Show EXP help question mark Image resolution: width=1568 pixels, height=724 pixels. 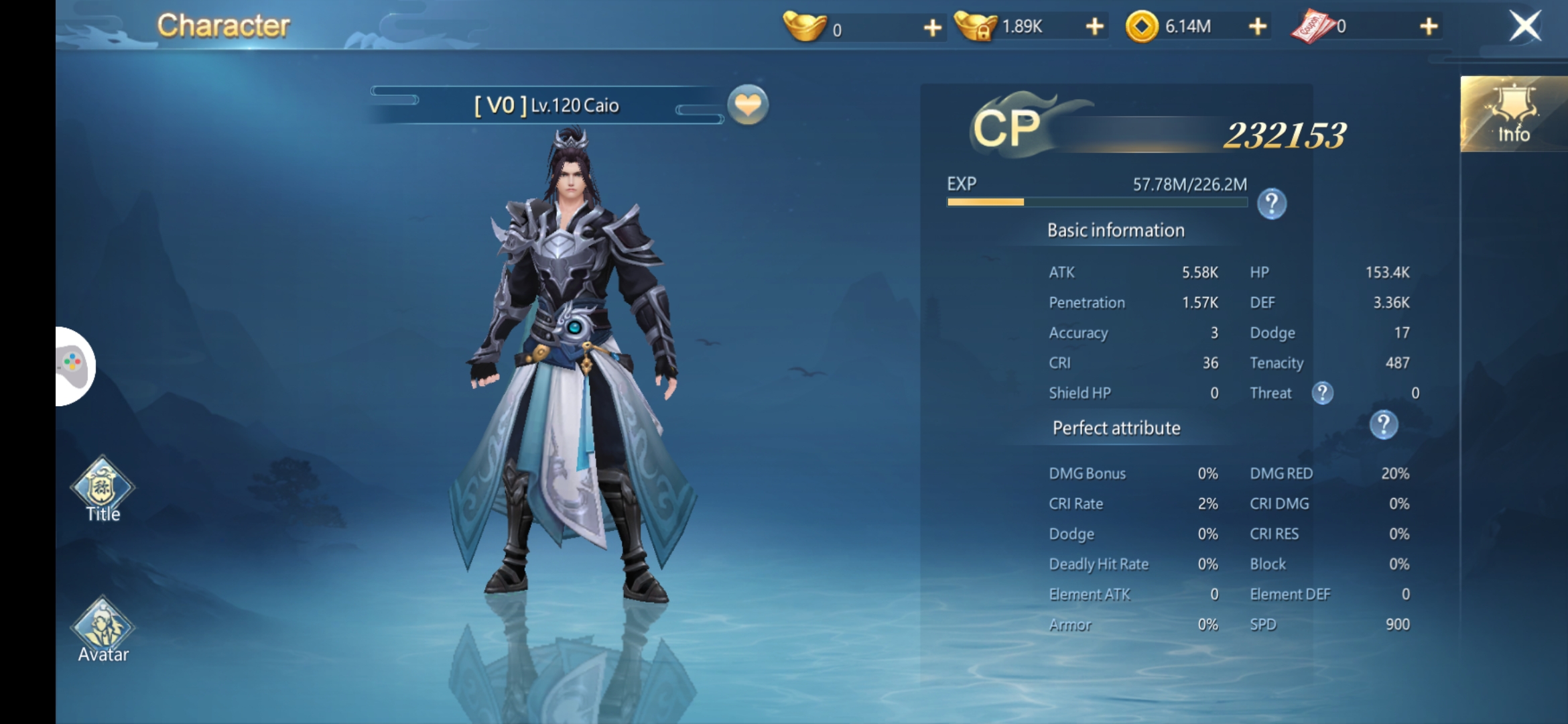point(1271,204)
